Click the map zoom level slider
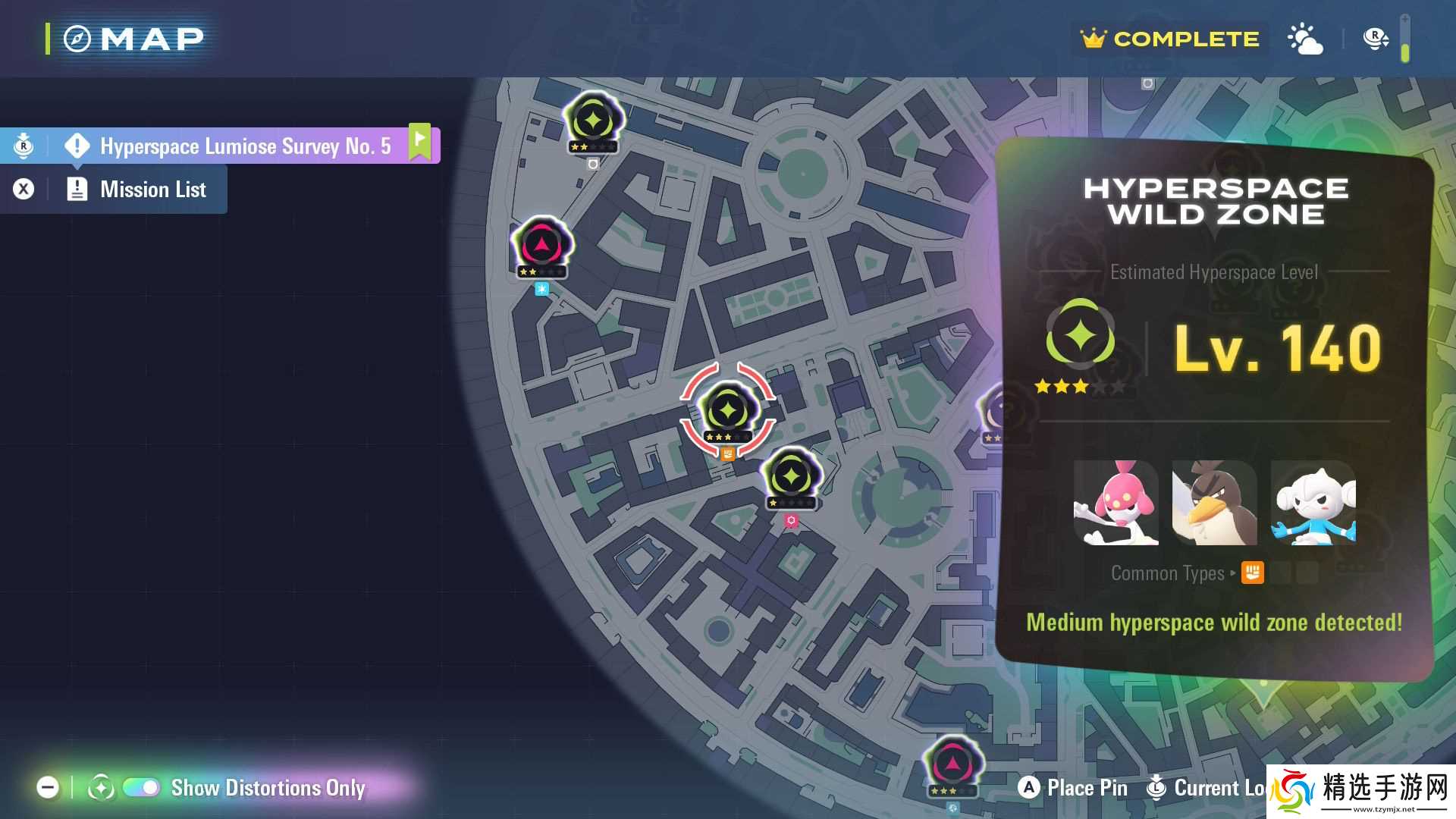This screenshot has height=819, width=1456. coord(1404,39)
